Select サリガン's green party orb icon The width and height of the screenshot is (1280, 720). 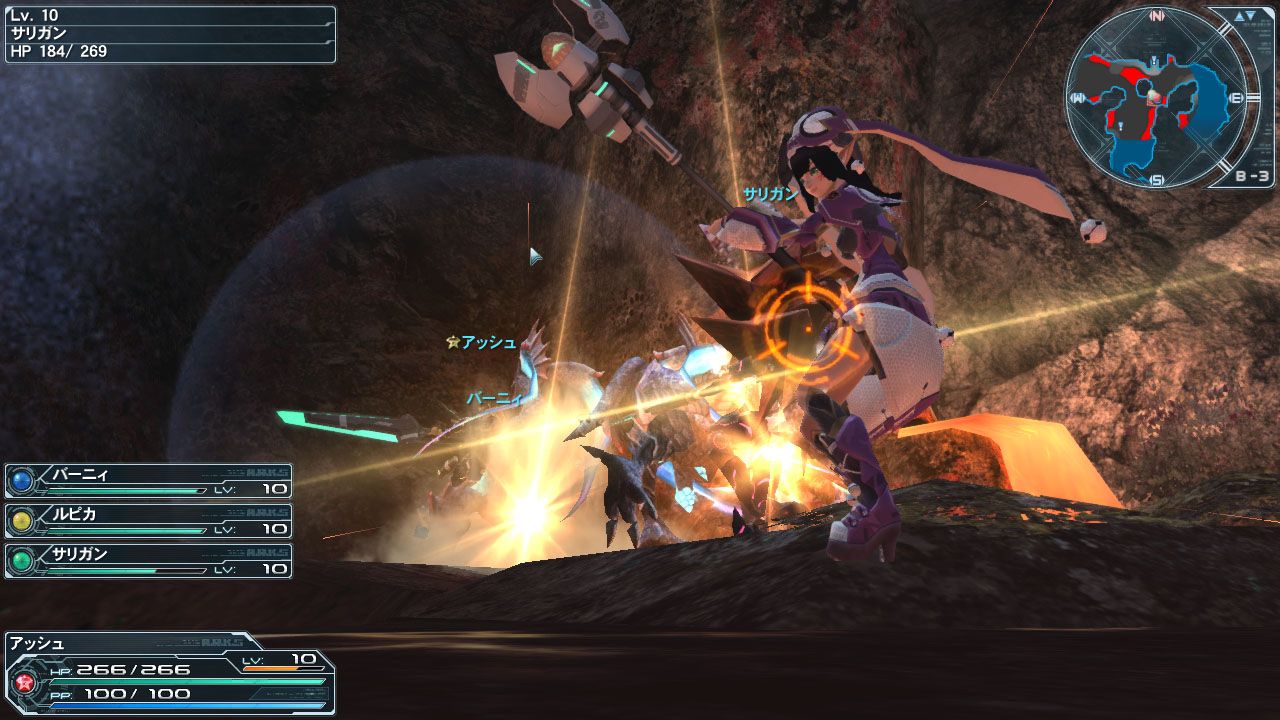[21, 559]
